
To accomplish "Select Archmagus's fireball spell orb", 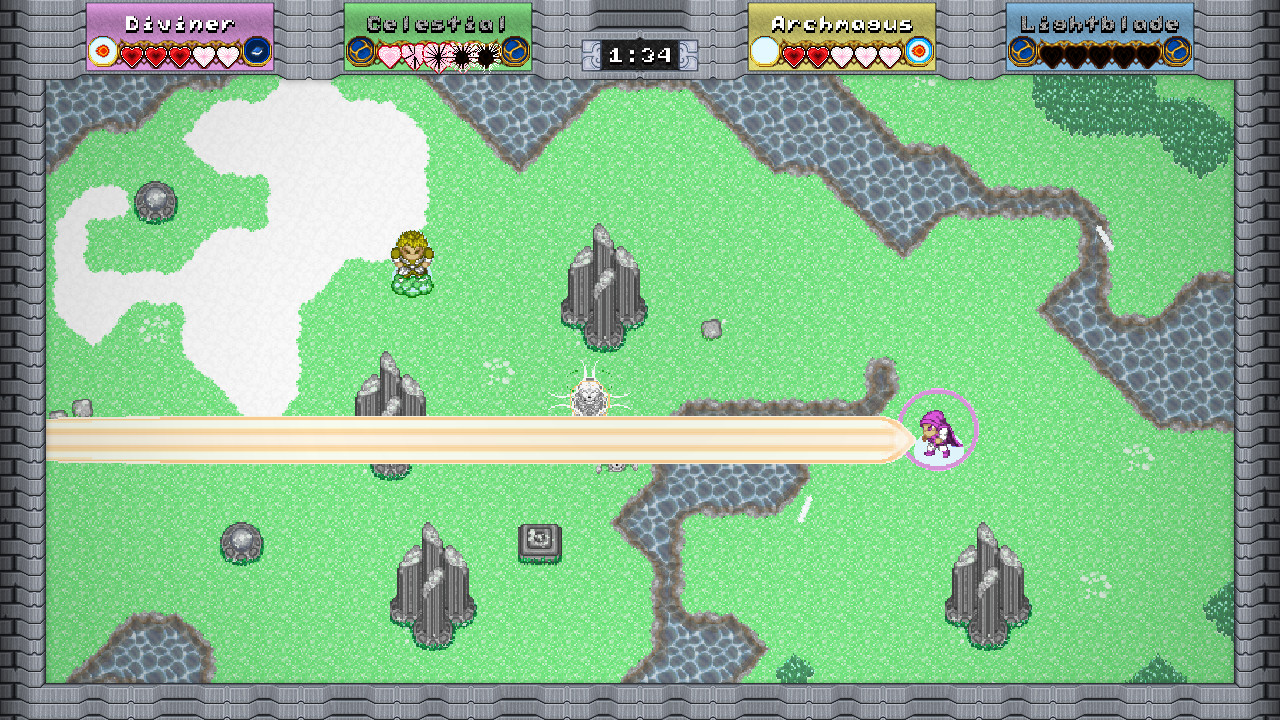I will (x=918, y=51).
